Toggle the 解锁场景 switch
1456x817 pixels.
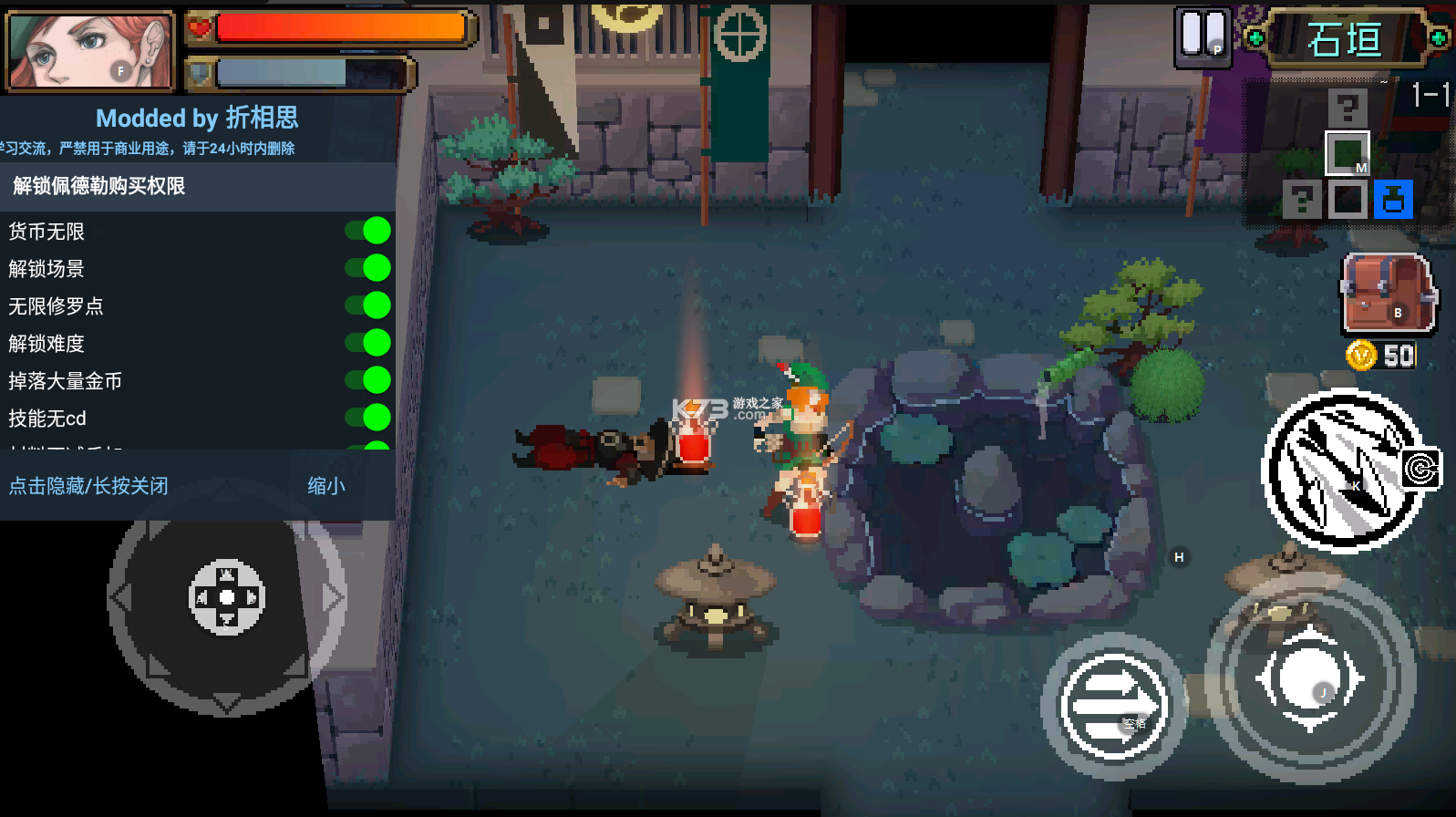[369, 268]
